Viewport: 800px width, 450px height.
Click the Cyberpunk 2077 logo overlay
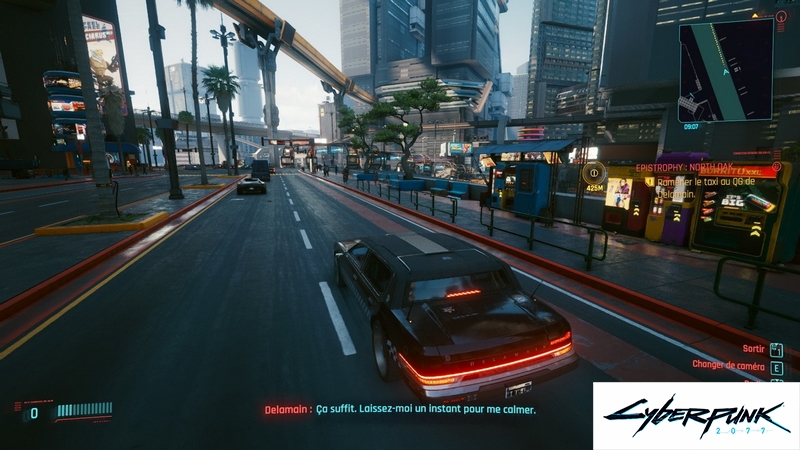(x=695, y=415)
